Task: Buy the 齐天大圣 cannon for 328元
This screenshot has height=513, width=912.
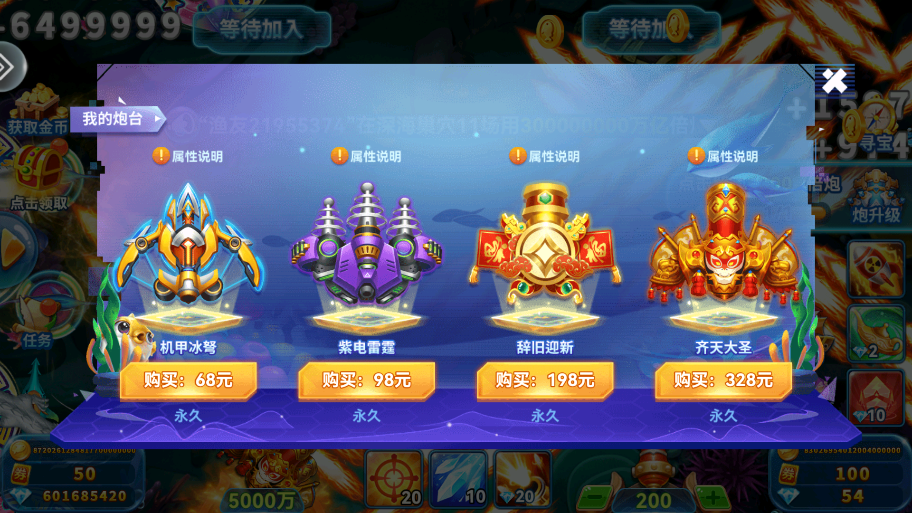Action: click(723, 380)
